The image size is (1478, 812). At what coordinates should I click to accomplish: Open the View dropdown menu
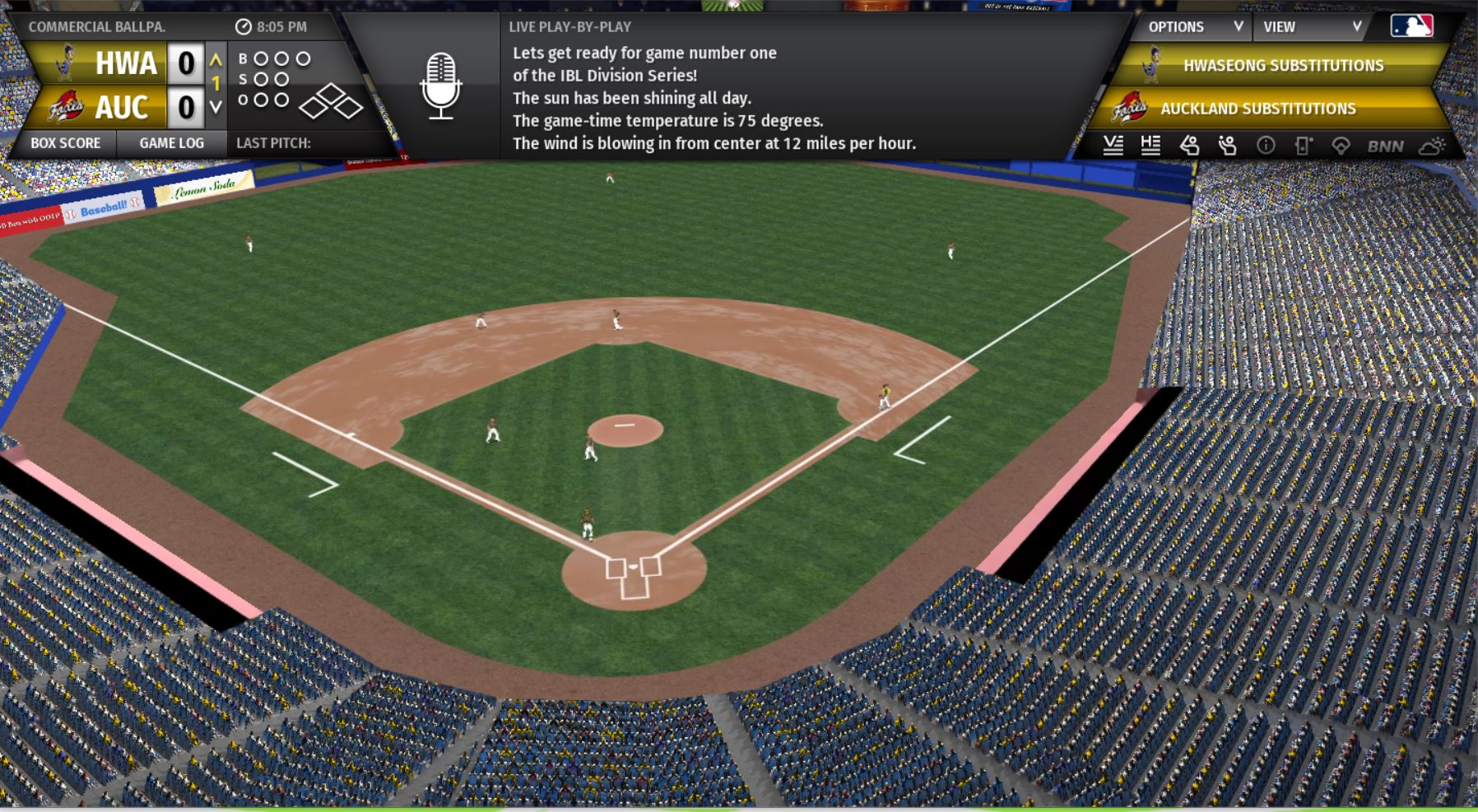point(1312,27)
